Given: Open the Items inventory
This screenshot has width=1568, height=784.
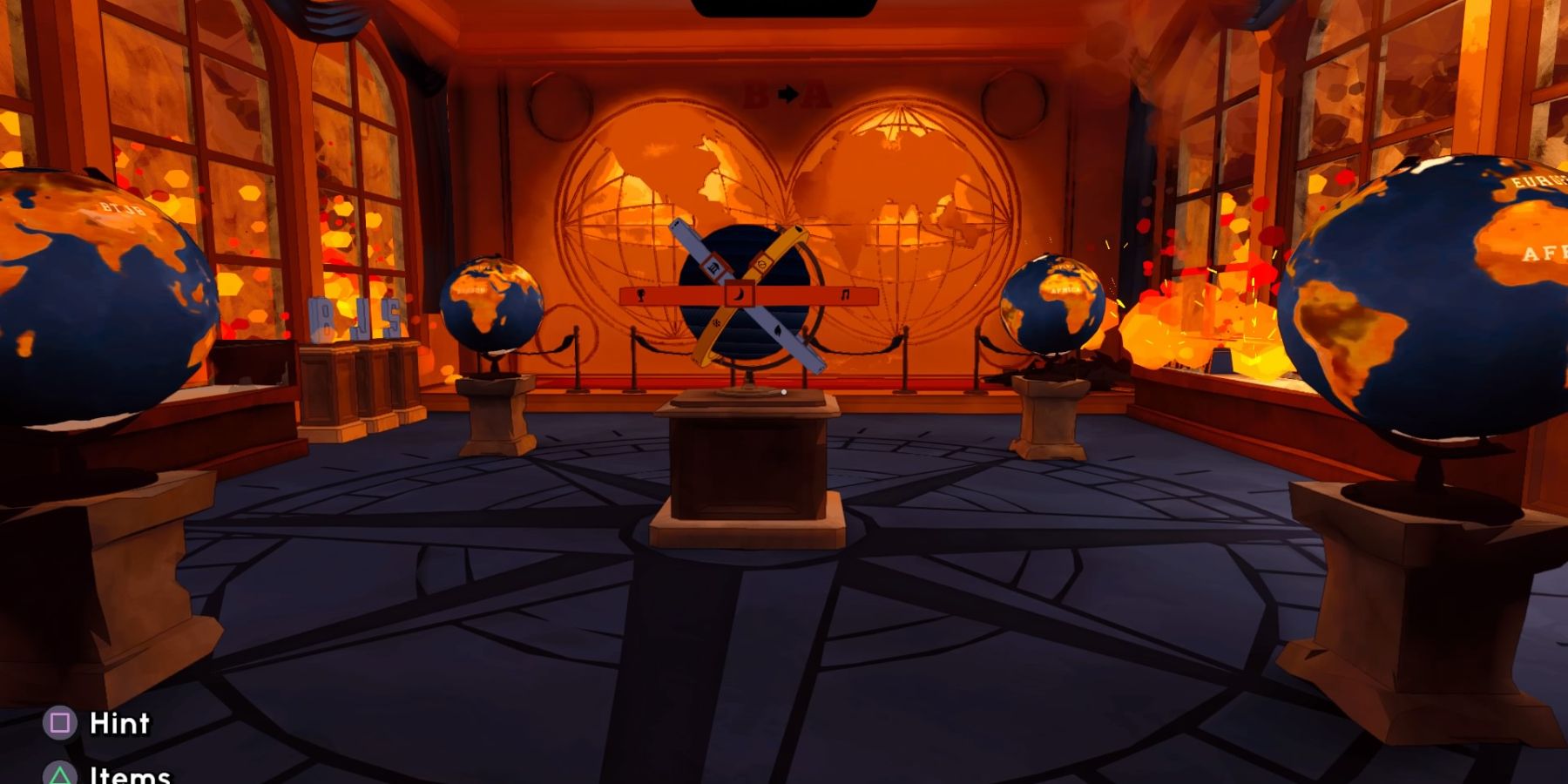Looking at the screenshot, I should tap(129, 774).
